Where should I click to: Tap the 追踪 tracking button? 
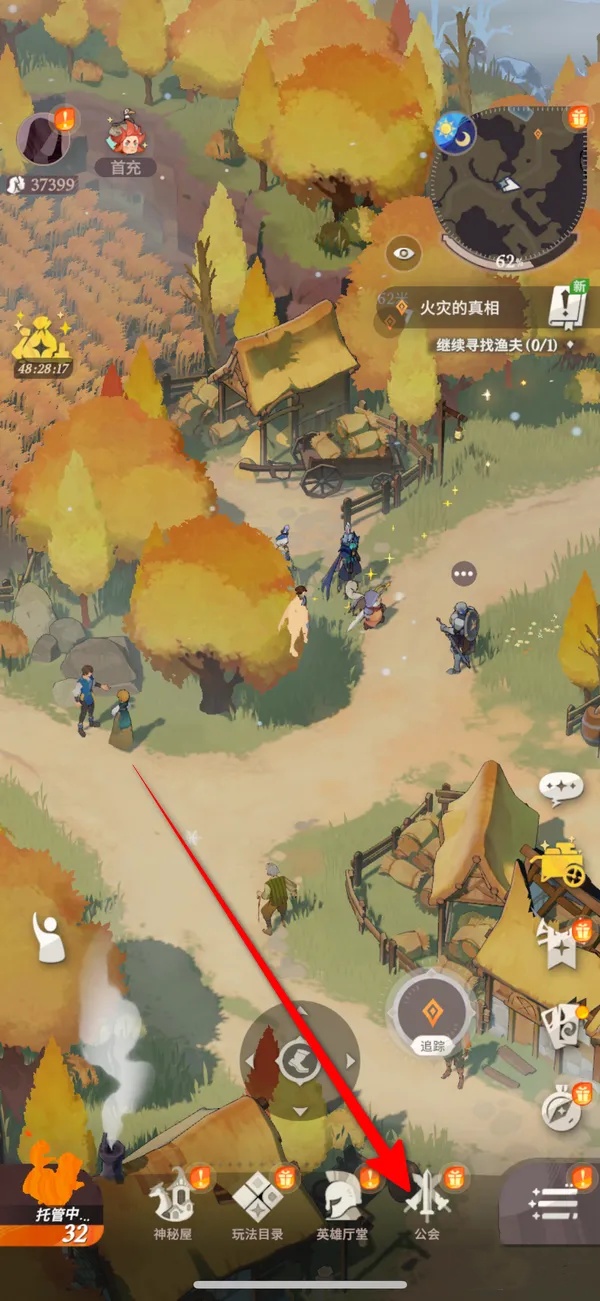coord(433,1012)
